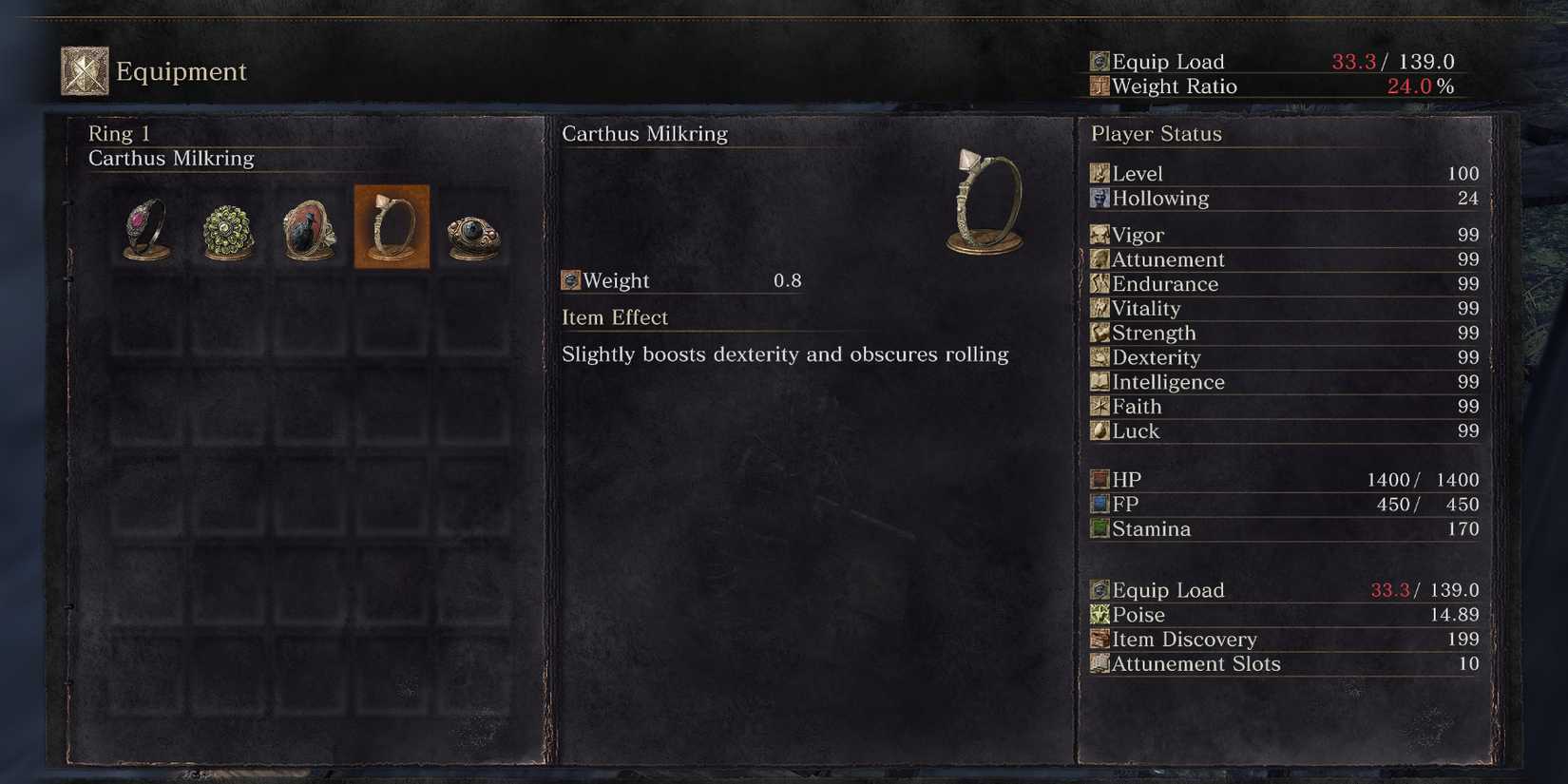Click the Weight icon beside 0.8
Image resolution: width=1568 pixels, height=784 pixels.
click(571, 280)
